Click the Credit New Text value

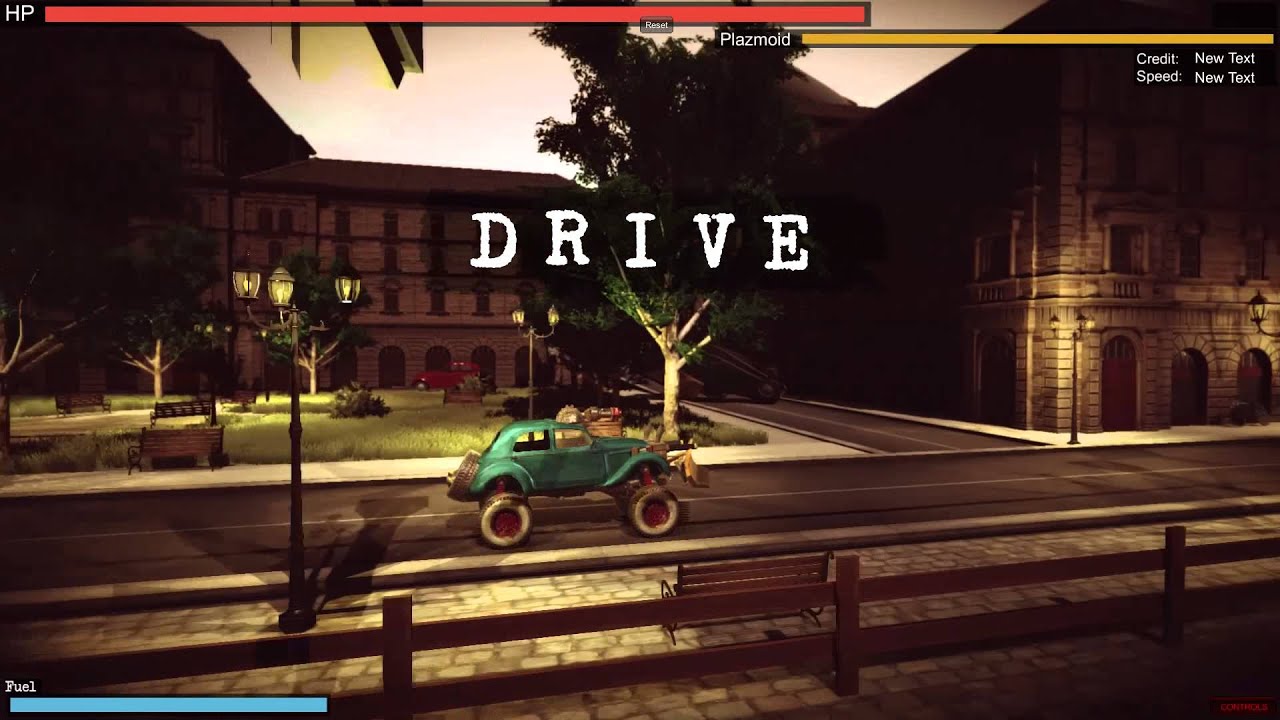pos(1224,58)
